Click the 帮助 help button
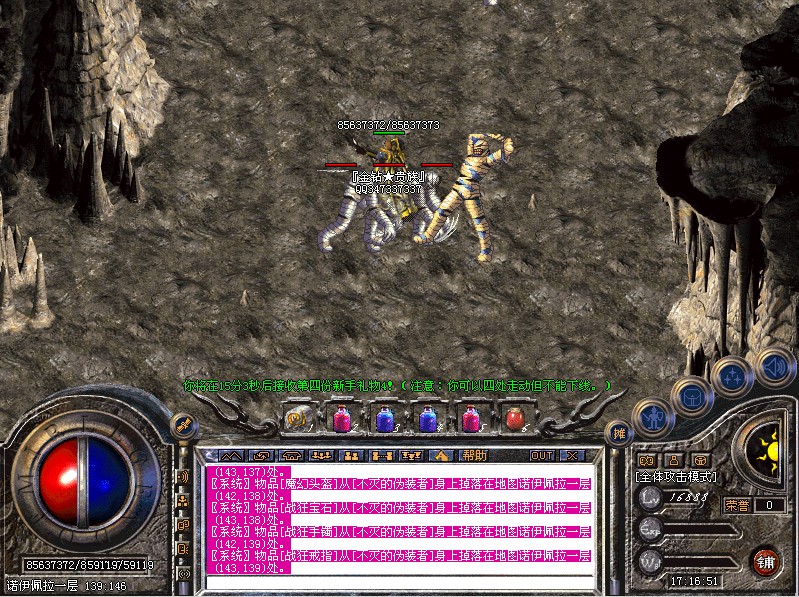The image size is (799, 597). point(473,455)
